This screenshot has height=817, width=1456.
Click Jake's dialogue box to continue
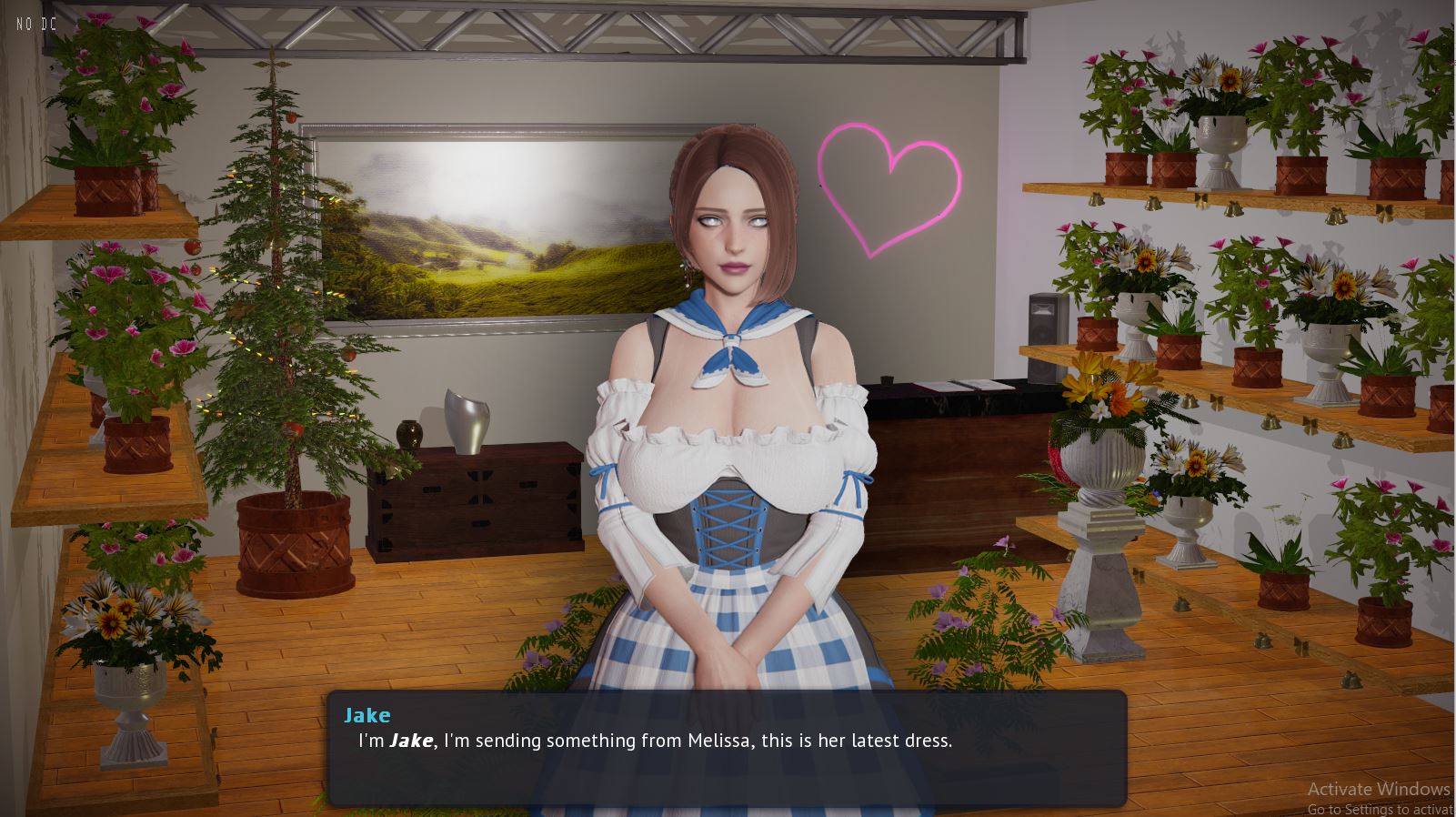coord(727,748)
